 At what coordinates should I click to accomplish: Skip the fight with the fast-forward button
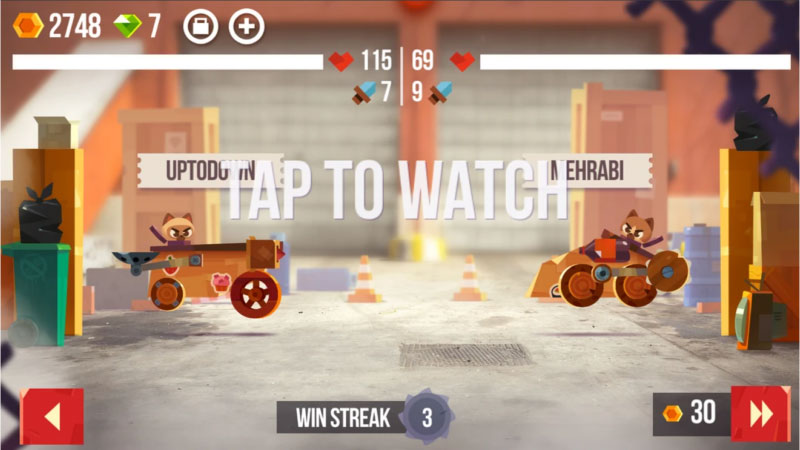[760, 414]
